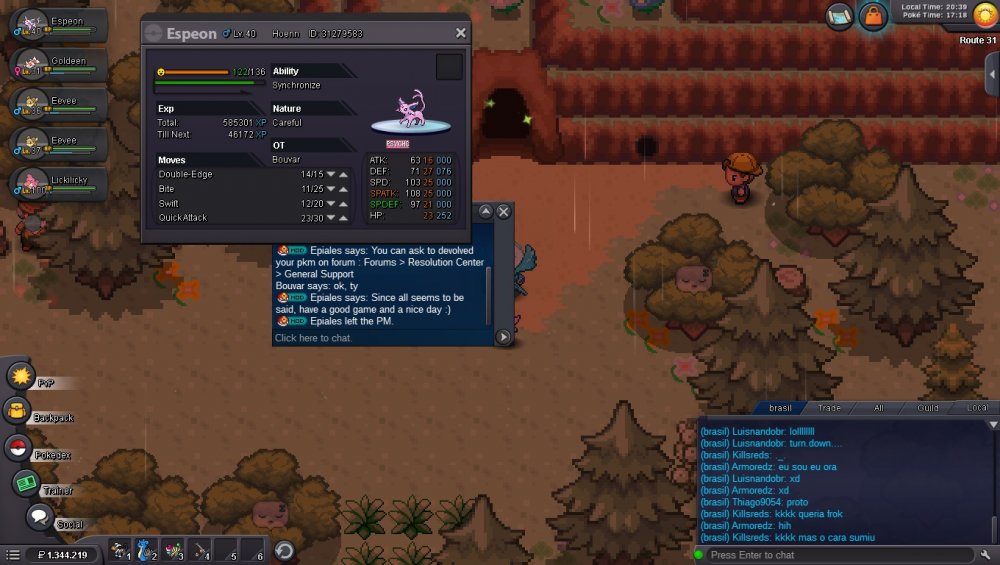1000x565 pixels.
Task: Use hotbar slot 2 Lapras mount
Action: click(147, 550)
